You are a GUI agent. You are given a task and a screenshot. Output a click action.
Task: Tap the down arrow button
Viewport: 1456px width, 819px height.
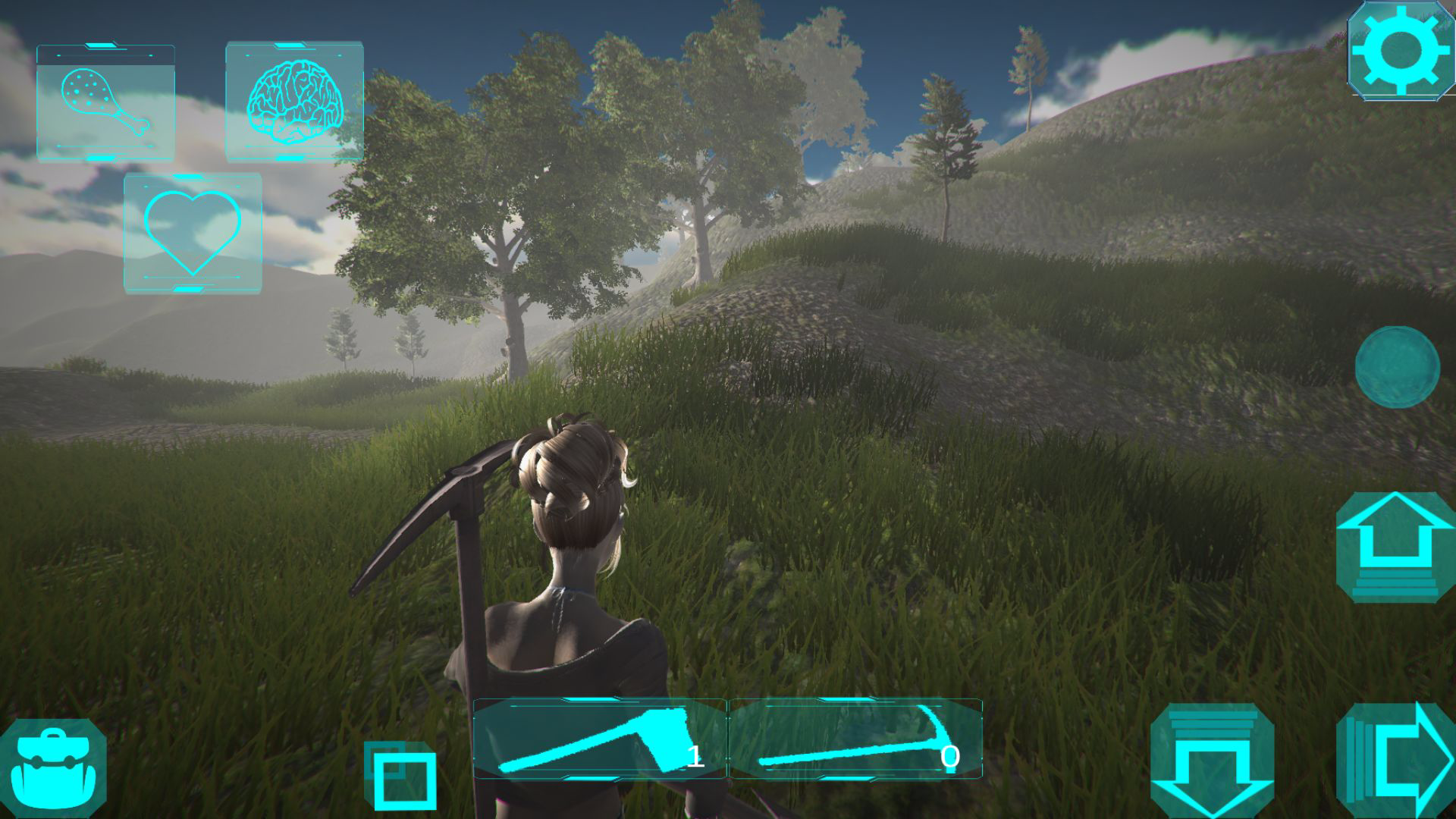pos(1212,761)
